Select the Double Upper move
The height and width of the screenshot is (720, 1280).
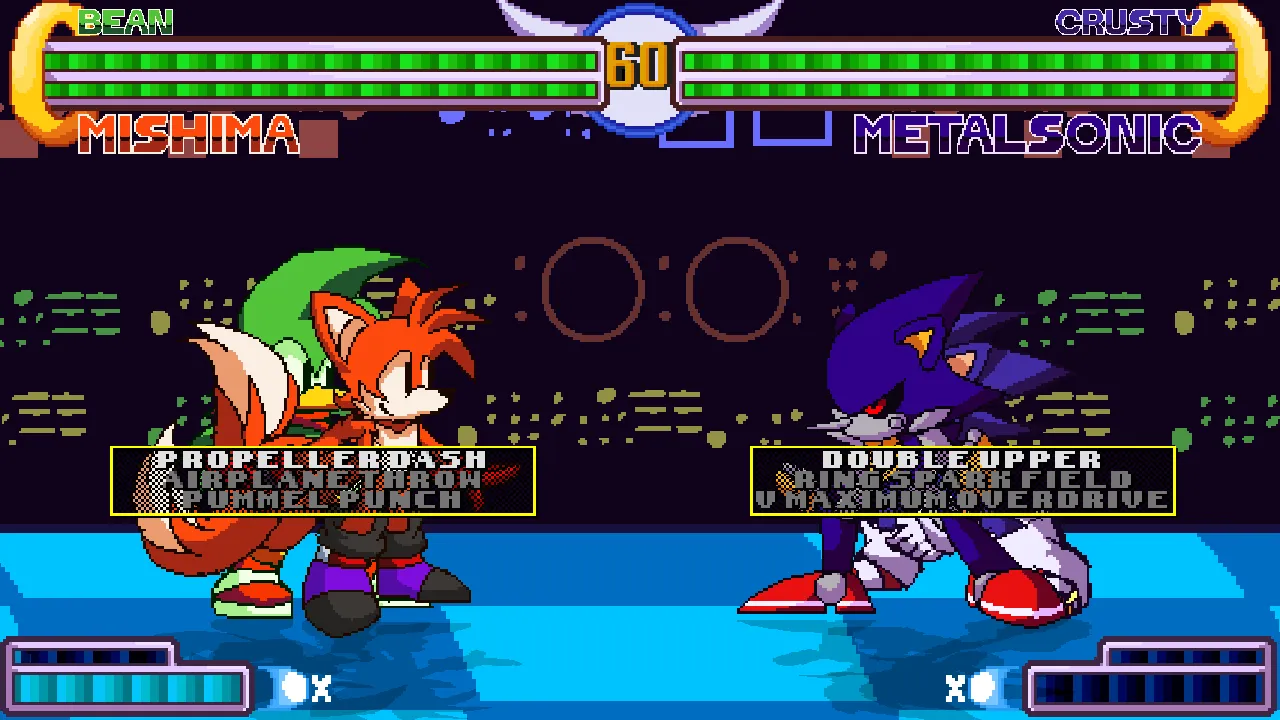pyautogui.click(x=962, y=460)
